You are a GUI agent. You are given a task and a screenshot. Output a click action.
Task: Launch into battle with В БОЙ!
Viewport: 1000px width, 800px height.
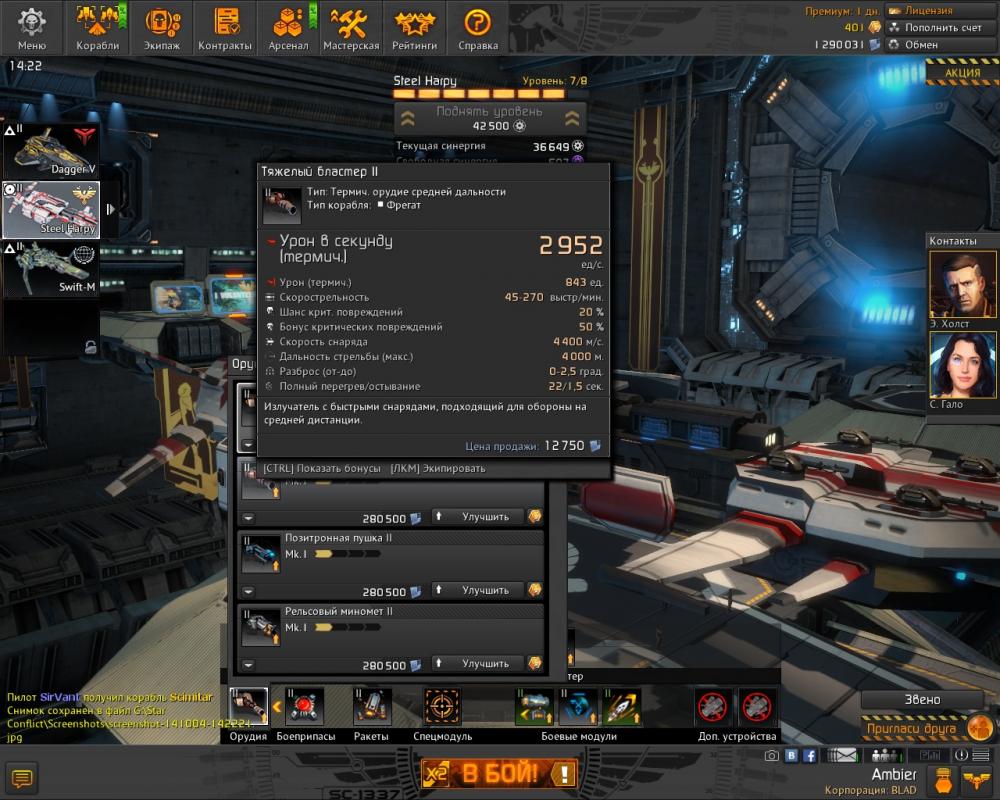coord(498,773)
